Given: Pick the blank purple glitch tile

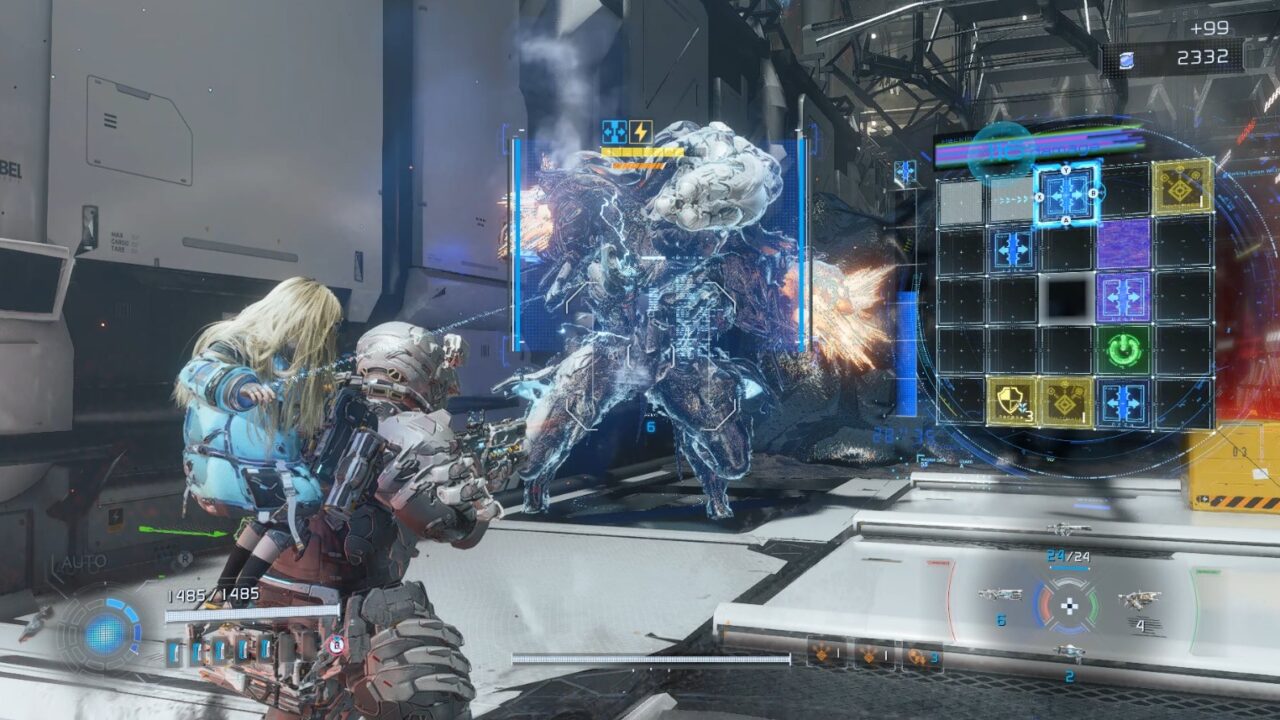Looking at the screenshot, I should [1123, 244].
